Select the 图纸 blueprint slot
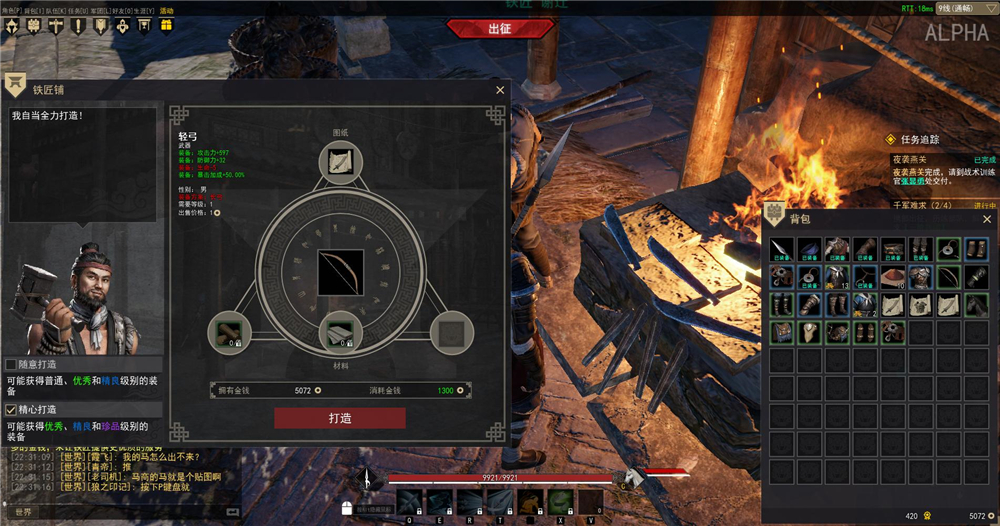Image resolution: width=1000 pixels, height=526 pixels. coord(340,162)
